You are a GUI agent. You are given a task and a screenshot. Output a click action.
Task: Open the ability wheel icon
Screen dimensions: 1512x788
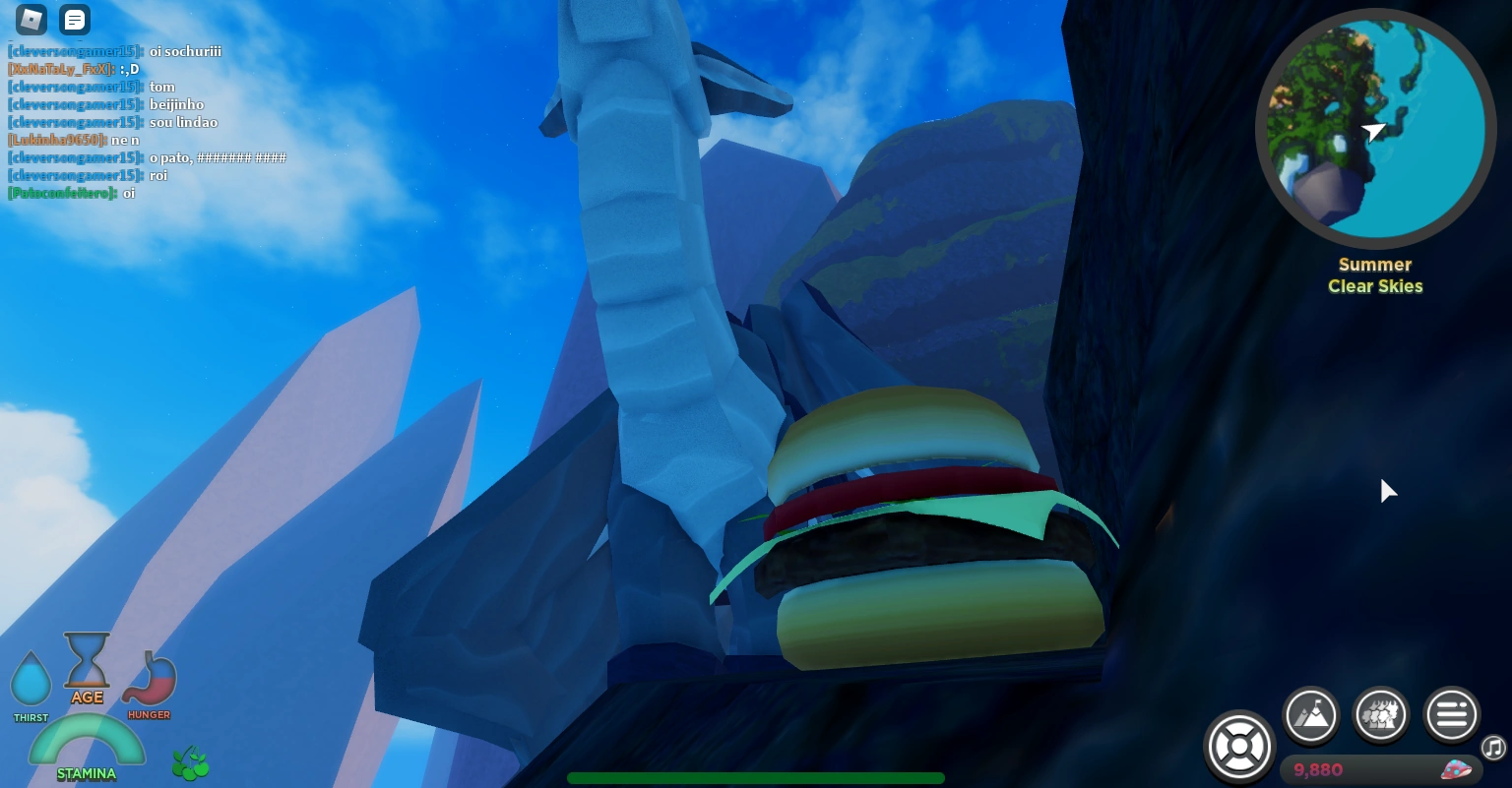(1239, 747)
